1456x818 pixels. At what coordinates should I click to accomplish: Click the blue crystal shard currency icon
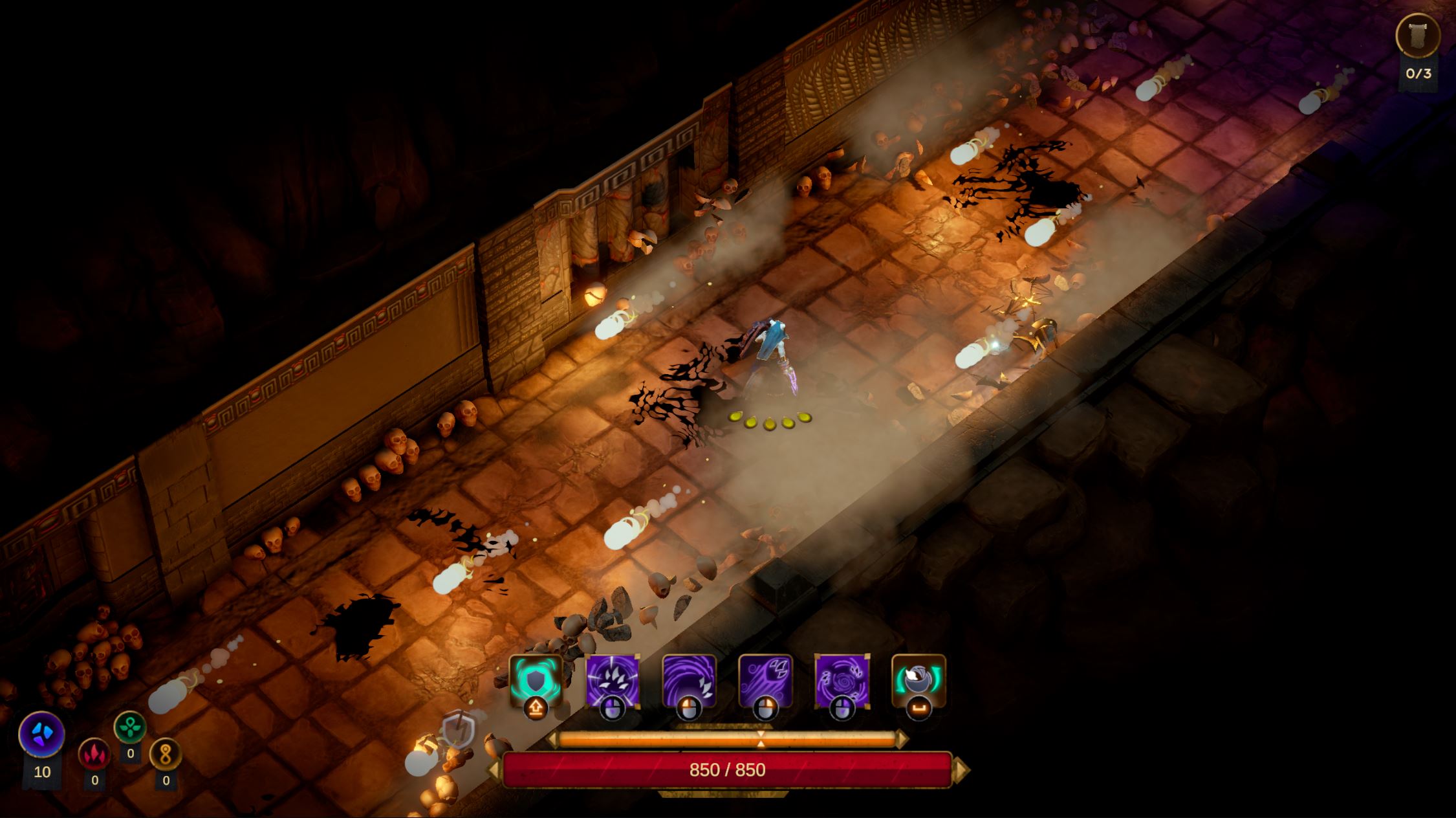point(42,735)
